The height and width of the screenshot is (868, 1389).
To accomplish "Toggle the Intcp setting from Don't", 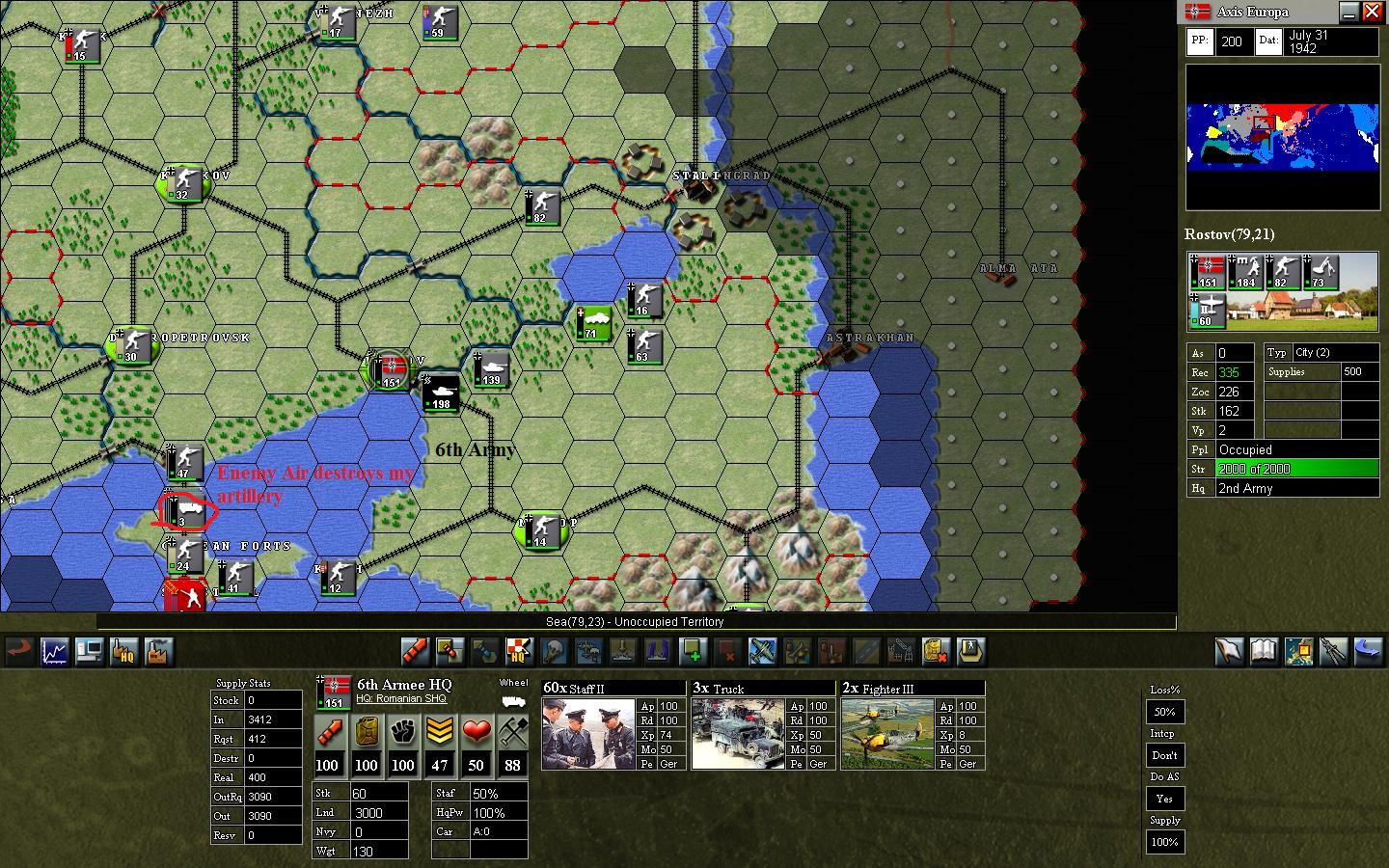I will point(1164,755).
